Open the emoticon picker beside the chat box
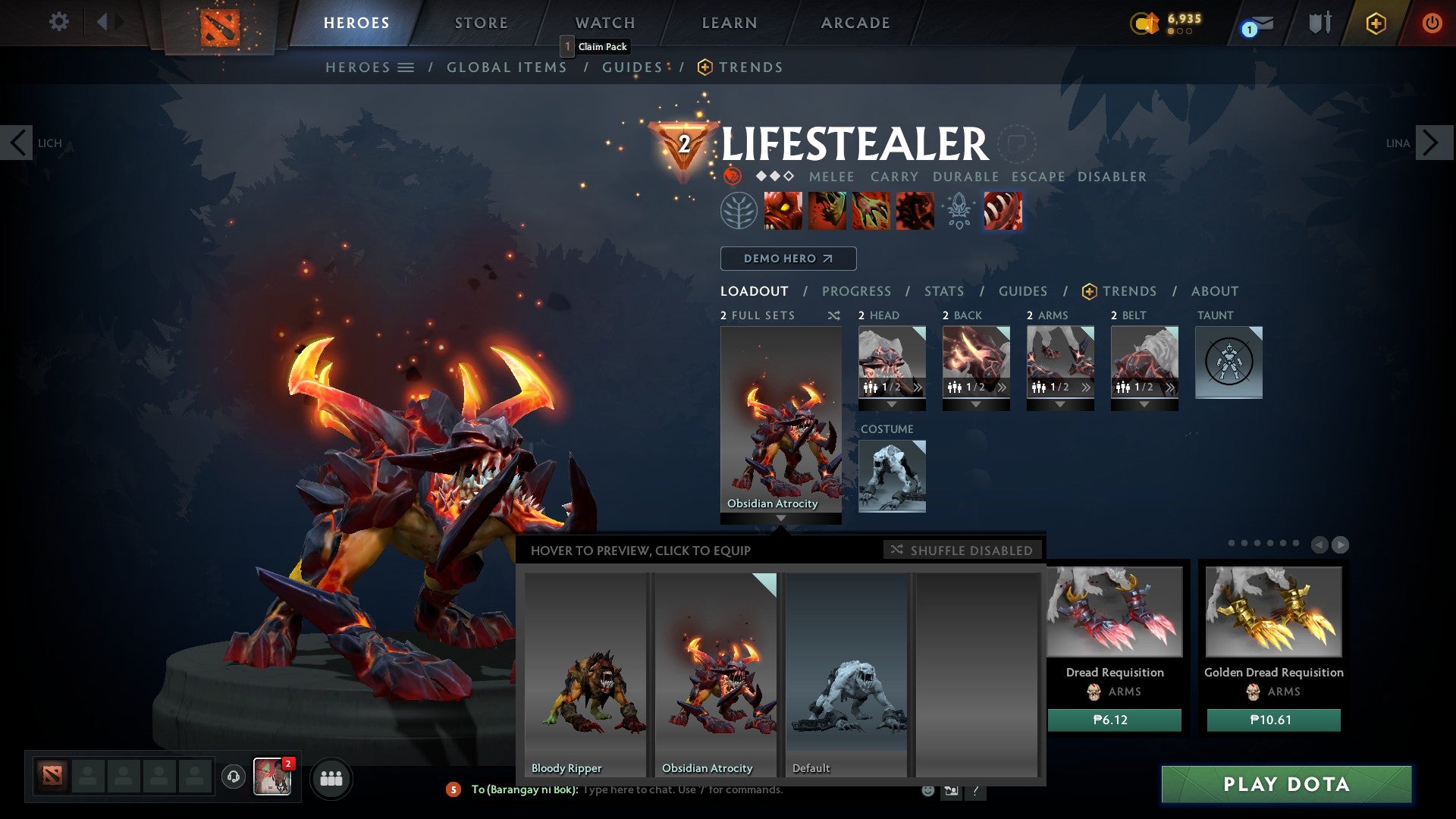 (x=927, y=789)
